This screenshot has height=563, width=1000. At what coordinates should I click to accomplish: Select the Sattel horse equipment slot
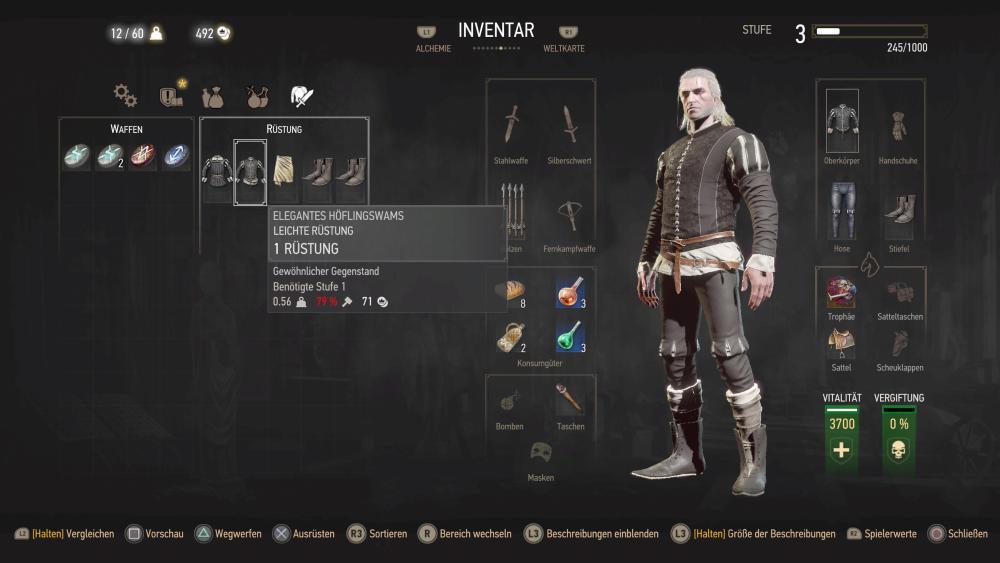pyautogui.click(x=841, y=342)
